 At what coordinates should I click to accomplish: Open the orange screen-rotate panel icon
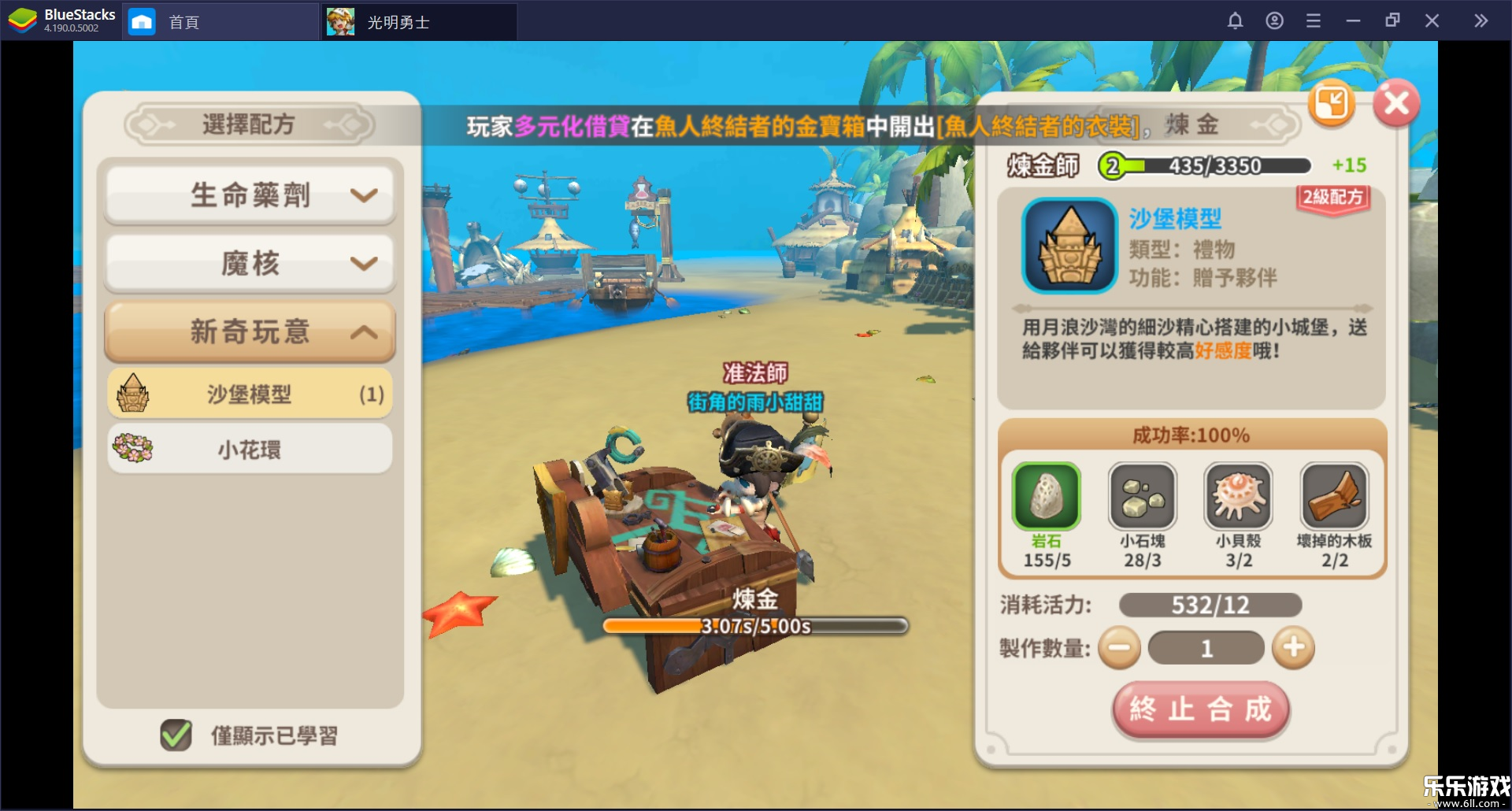1332,103
